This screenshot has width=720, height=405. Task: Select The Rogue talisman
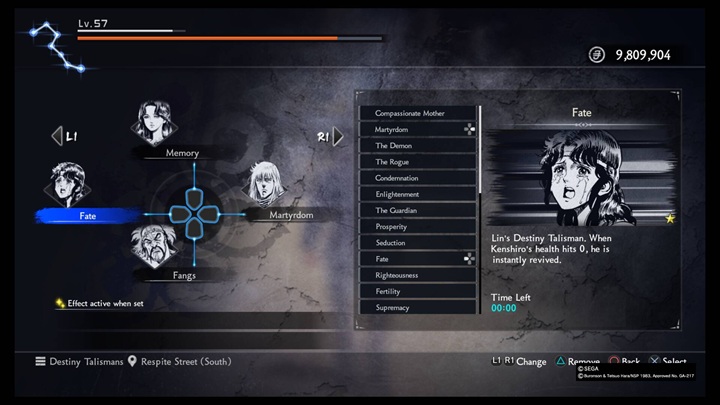418,162
